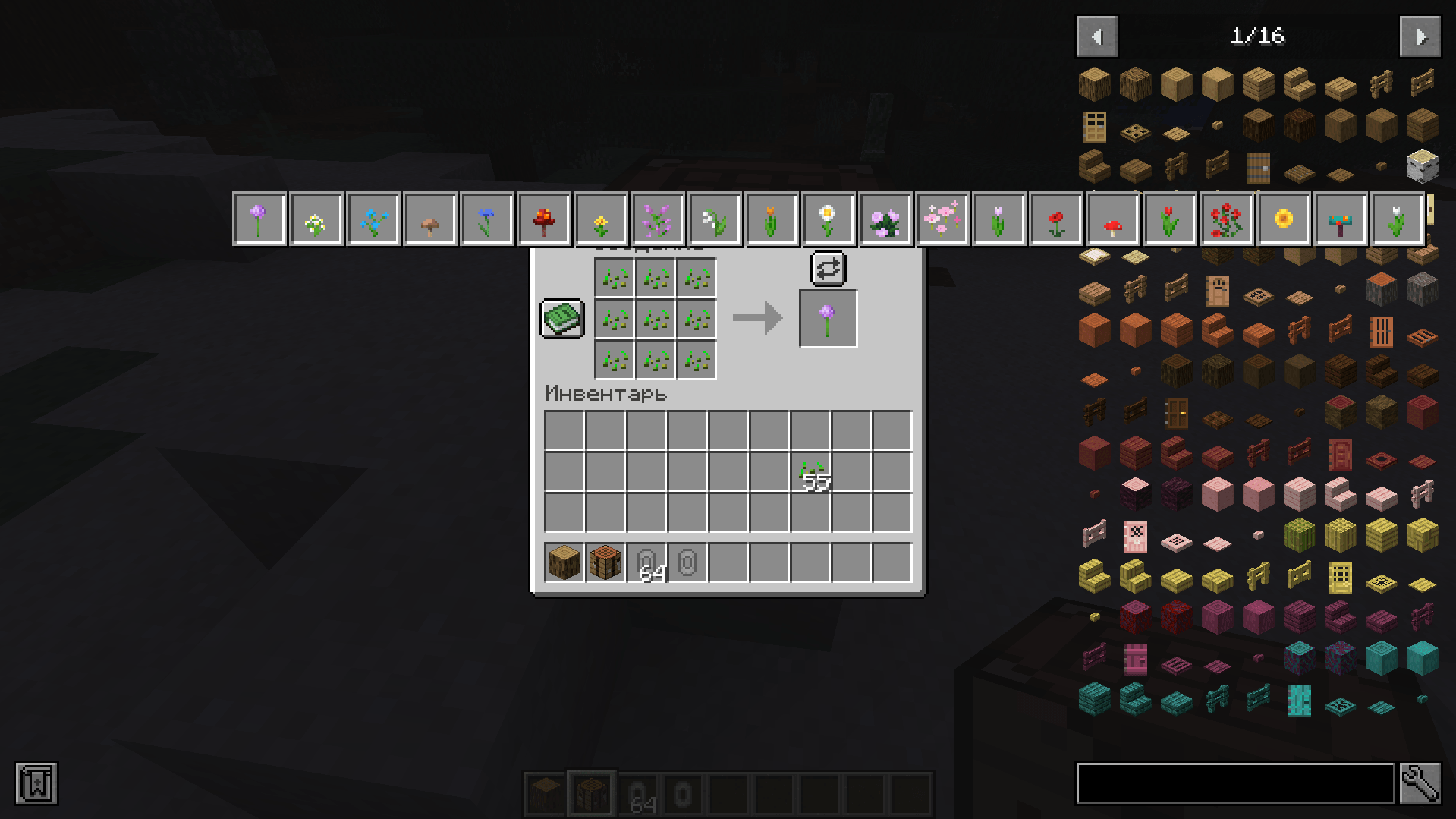Select the red mushroom bookmark in the top row

(x=1112, y=219)
